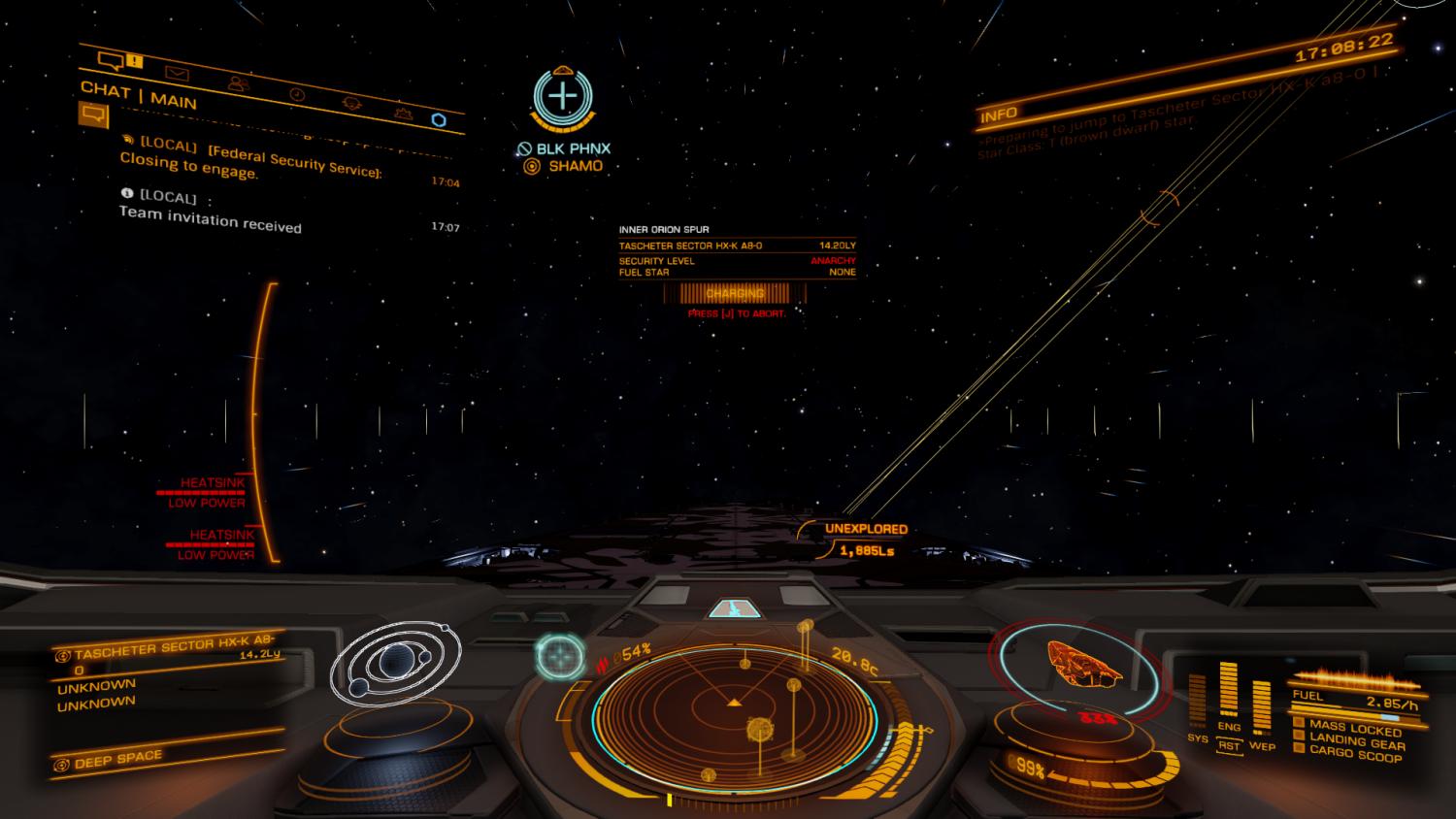
Task: Show the clock history tab
Action: tap(297, 94)
